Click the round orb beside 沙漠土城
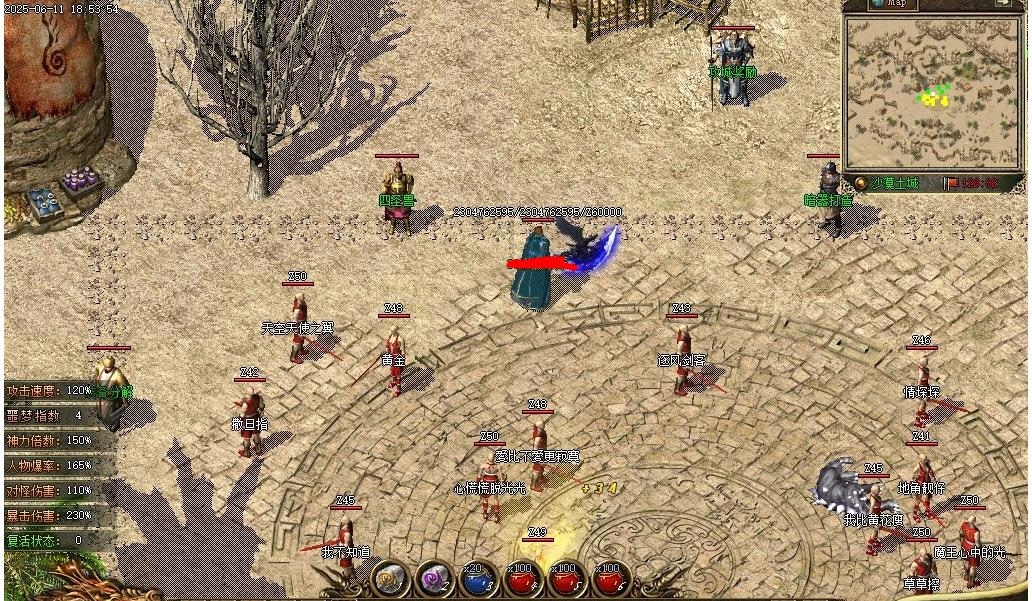Image resolution: width=1032 pixels, height=601 pixels. click(860, 183)
